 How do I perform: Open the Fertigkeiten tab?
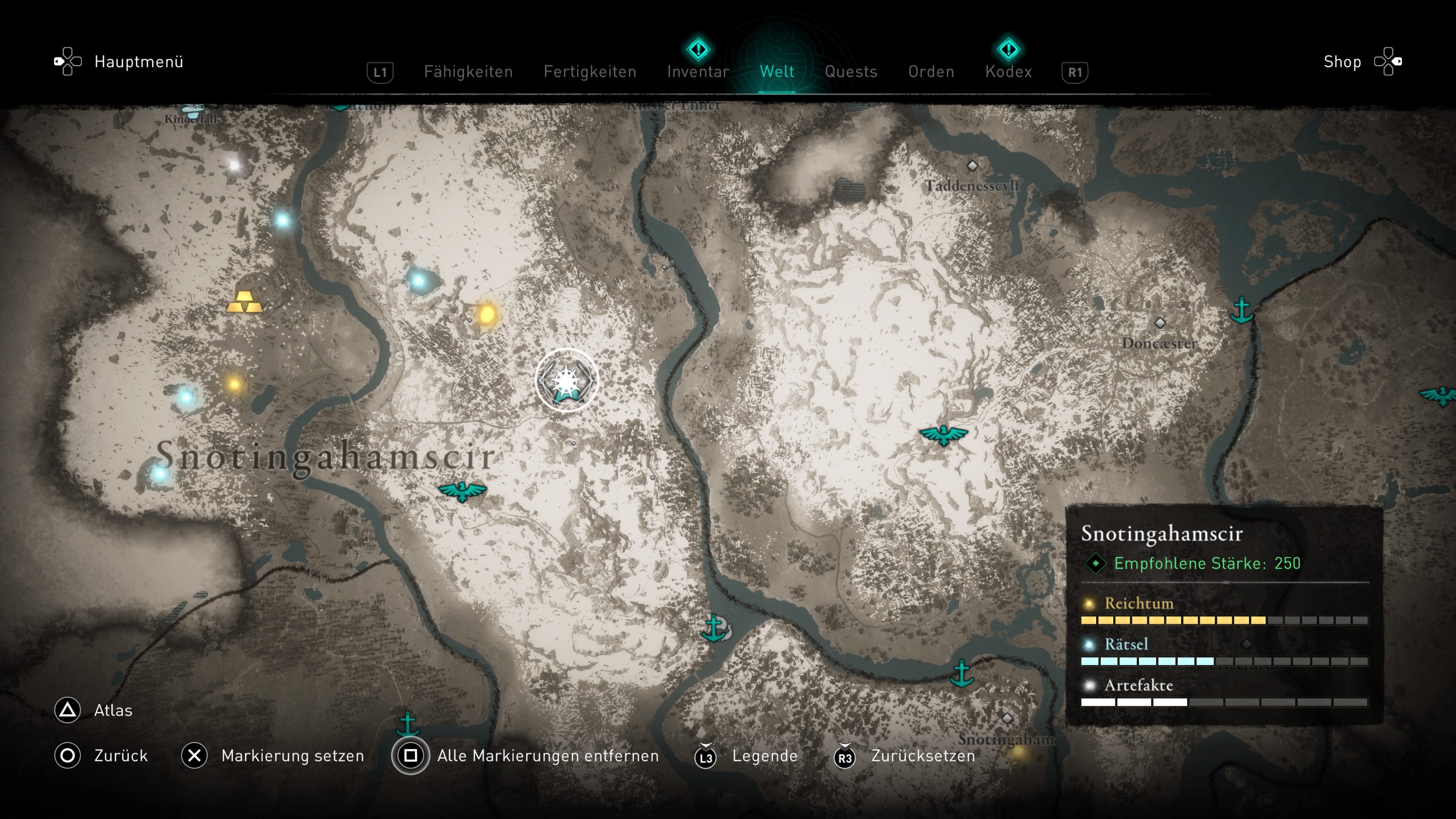point(590,72)
